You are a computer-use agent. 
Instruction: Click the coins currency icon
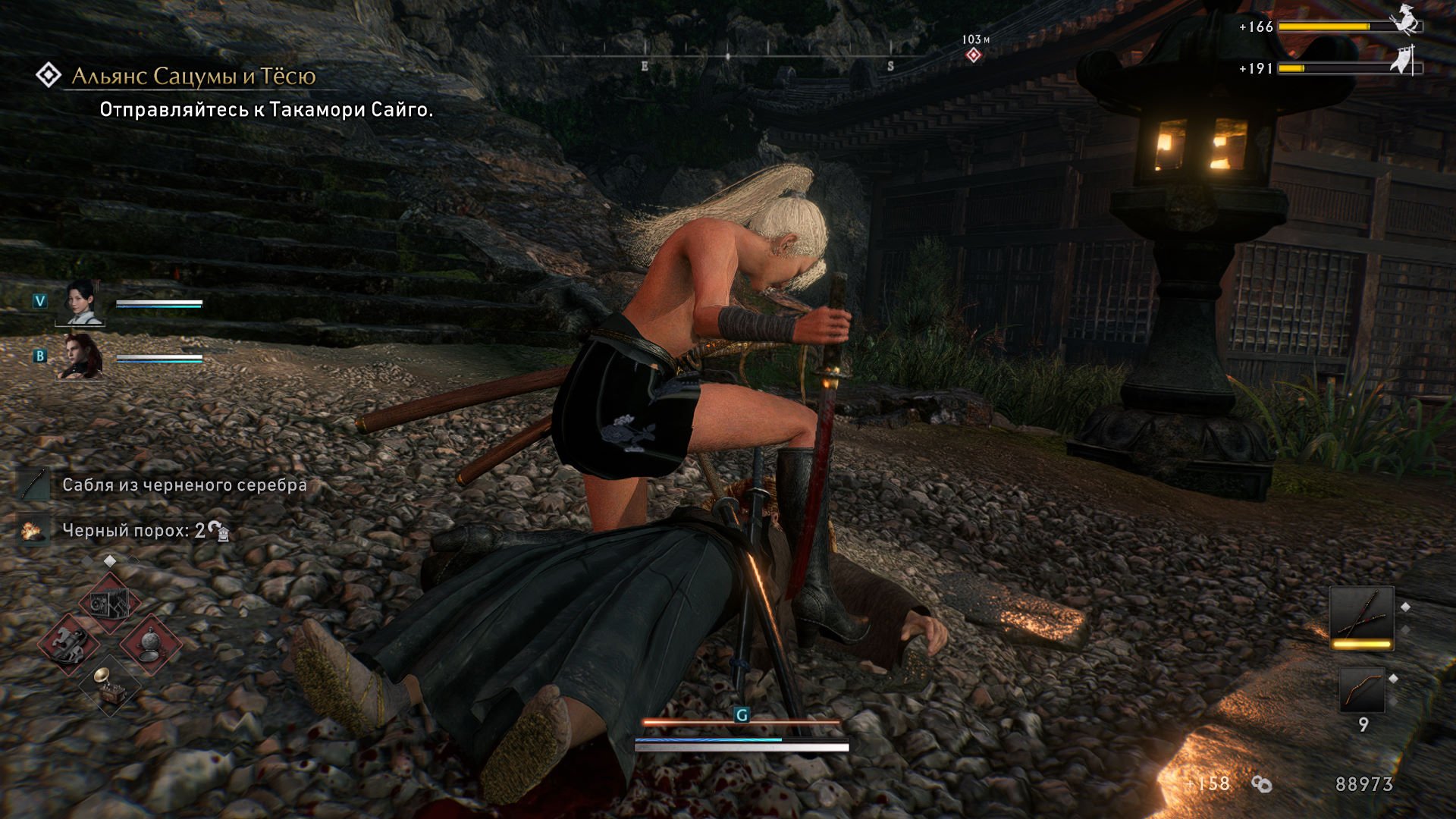(1262, 784)
